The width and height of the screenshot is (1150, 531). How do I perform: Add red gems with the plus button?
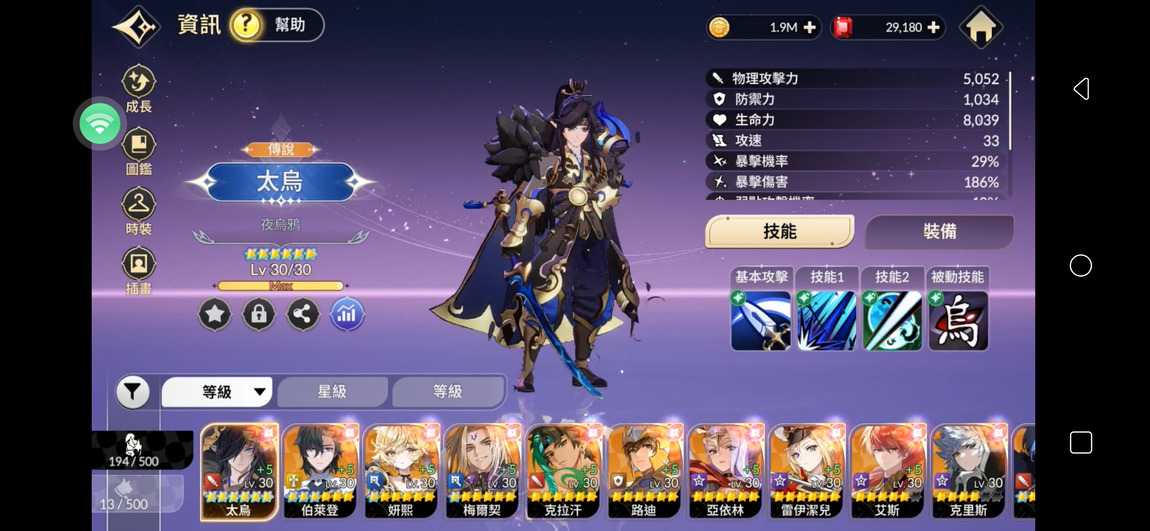tap(933, 28)
